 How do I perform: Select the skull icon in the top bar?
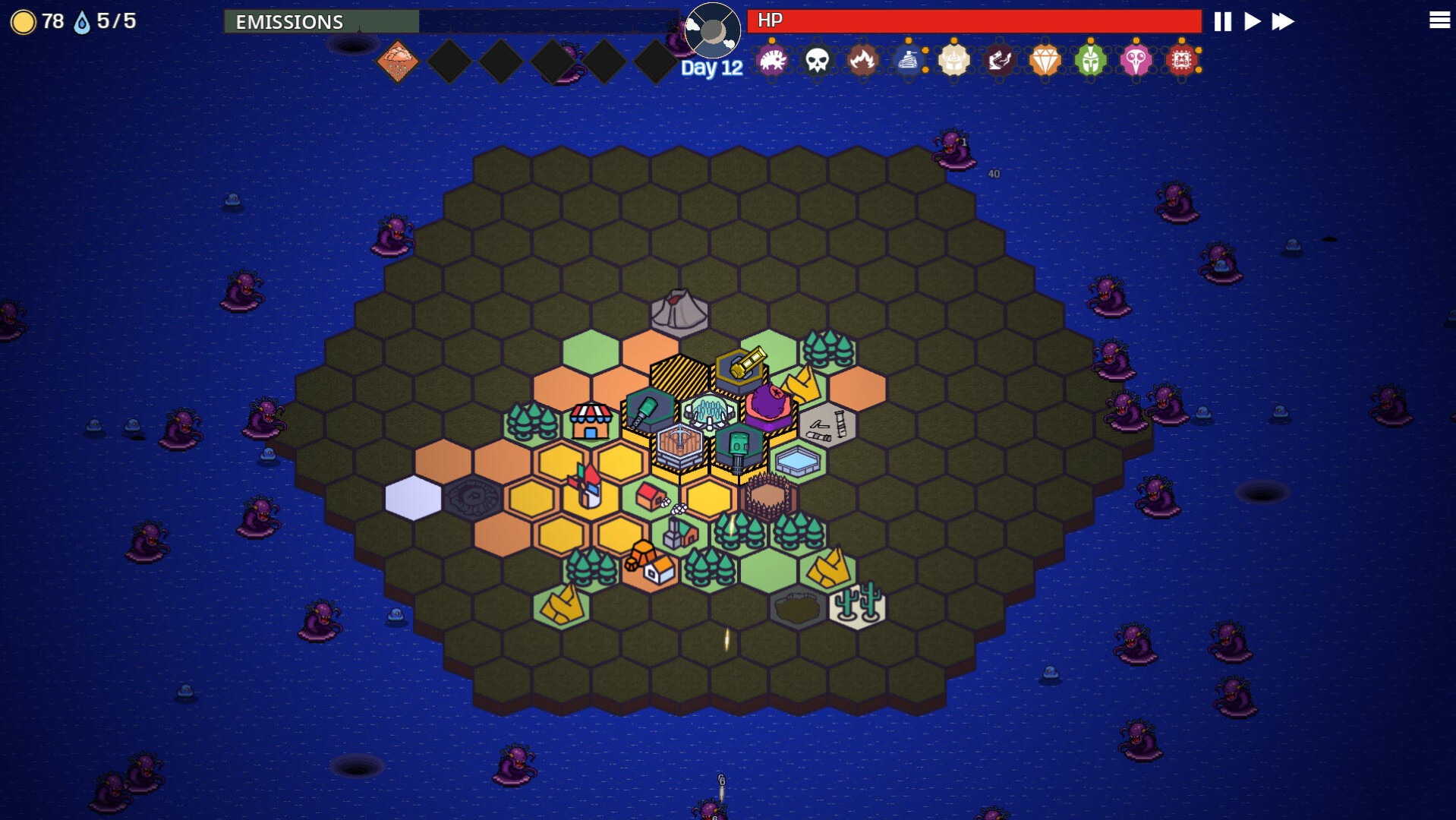[x=818, y=61]
